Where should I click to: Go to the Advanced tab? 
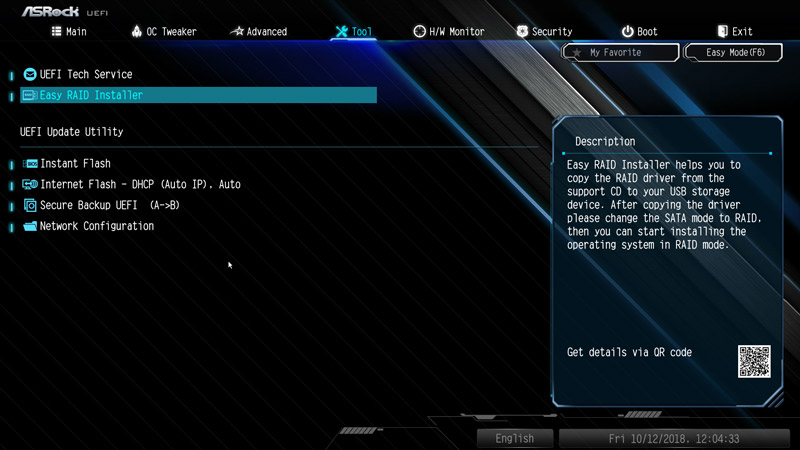(258, 32)
